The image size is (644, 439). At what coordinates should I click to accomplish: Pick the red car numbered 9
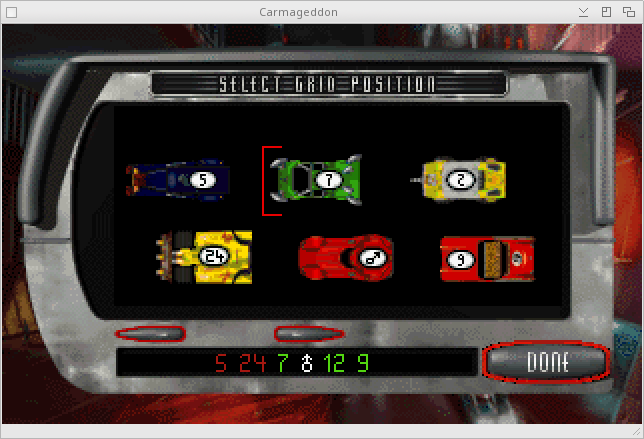coord(487,259)
